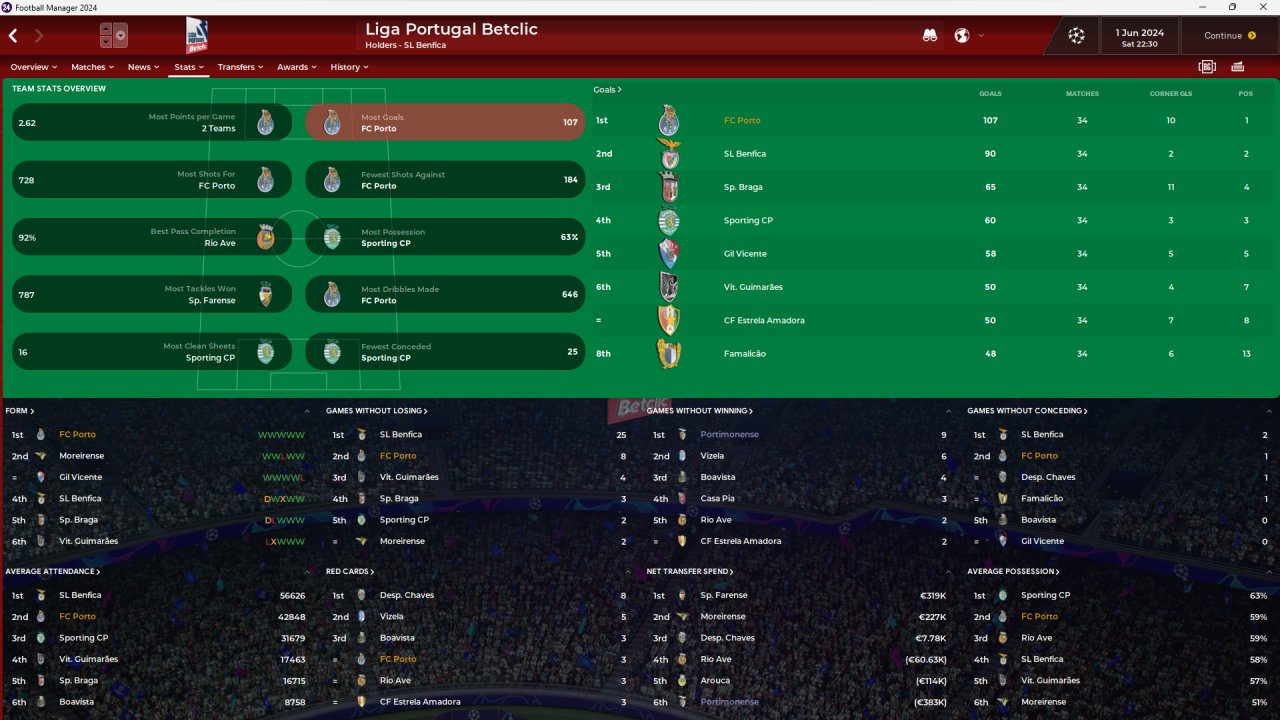The height and width of the screenshot is (720, 1280).
Task: Open the Transfers dropdown menu
Action: 240,67
